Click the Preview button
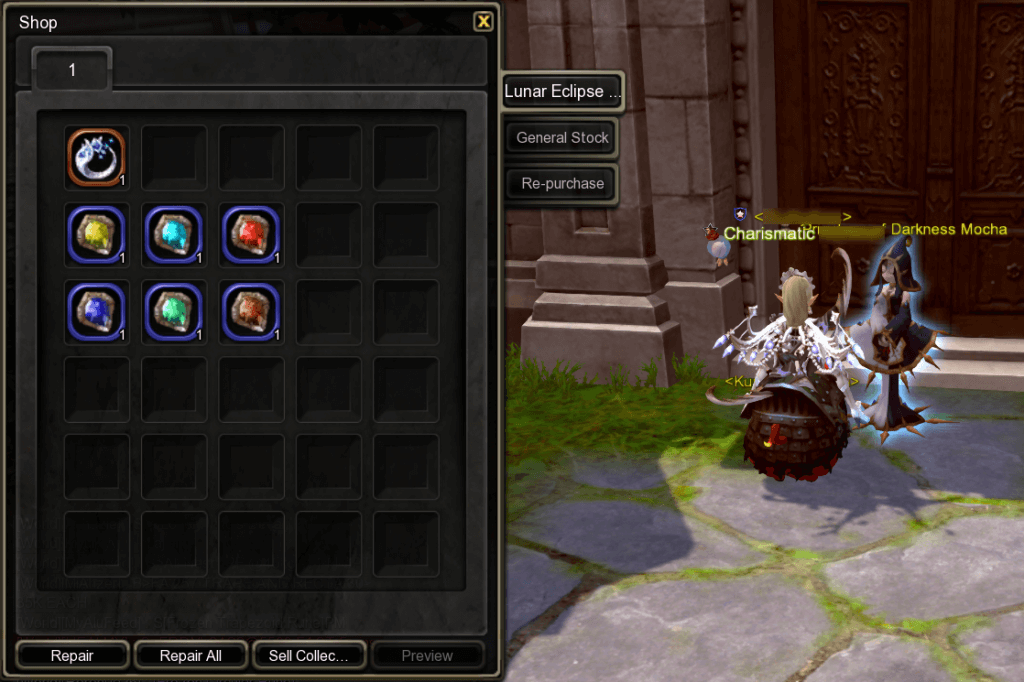Screen dimensions: 1024x682 [x=427, y=656]
